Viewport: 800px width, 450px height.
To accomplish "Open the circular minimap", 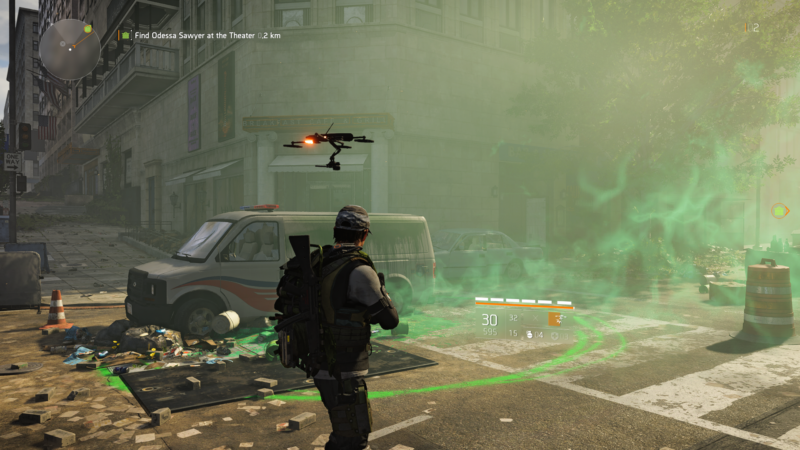I will pyautogui.click(x=69, y=49).
